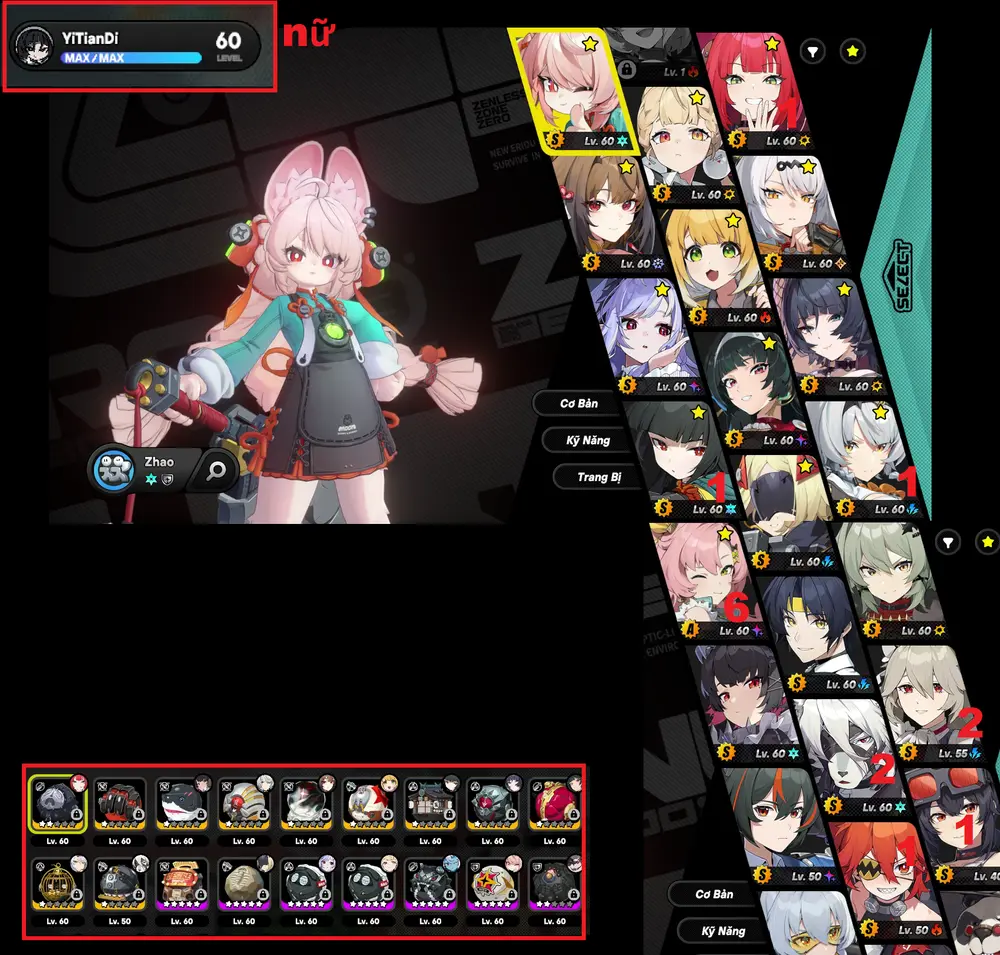
Task: Choose the red fist W-Engine slot
Action: tap(119, 810)
